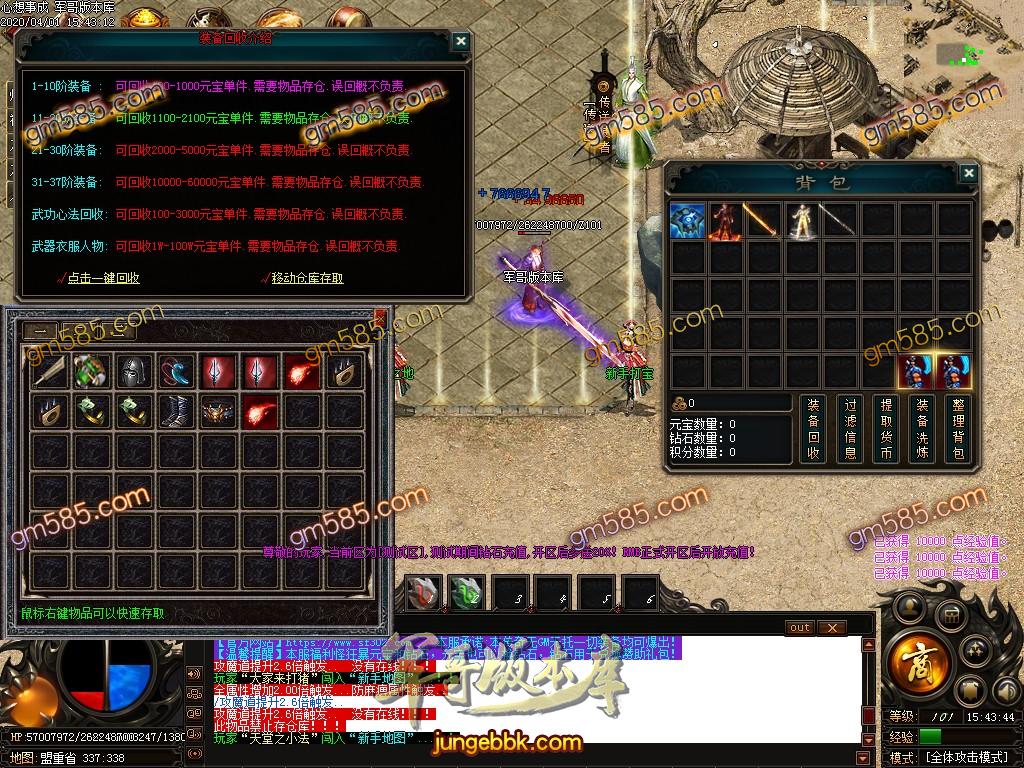Click the 装备回收 equipment recycle button

[x=813, y=429]
